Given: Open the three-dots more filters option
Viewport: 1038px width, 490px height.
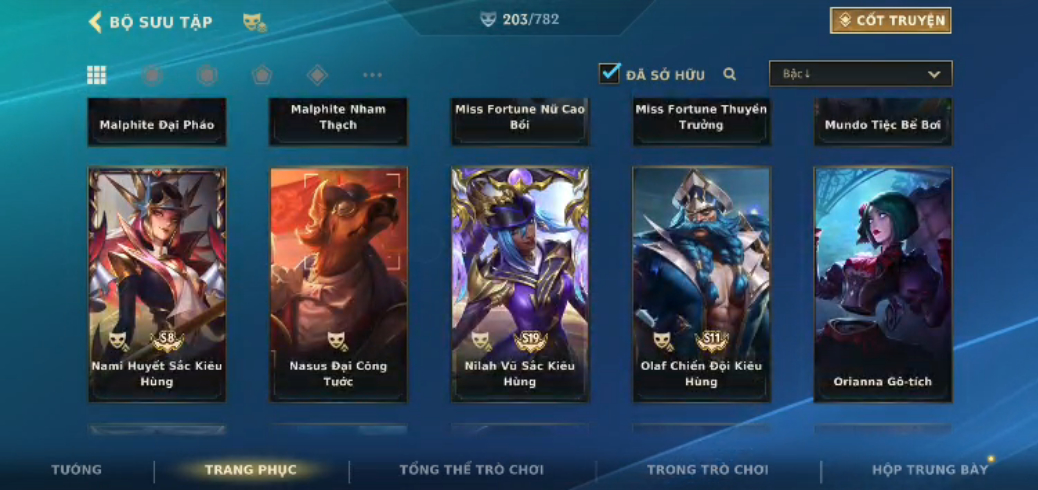Looking at the screenshot, I should pyautogui.click(x=372, y=75).
